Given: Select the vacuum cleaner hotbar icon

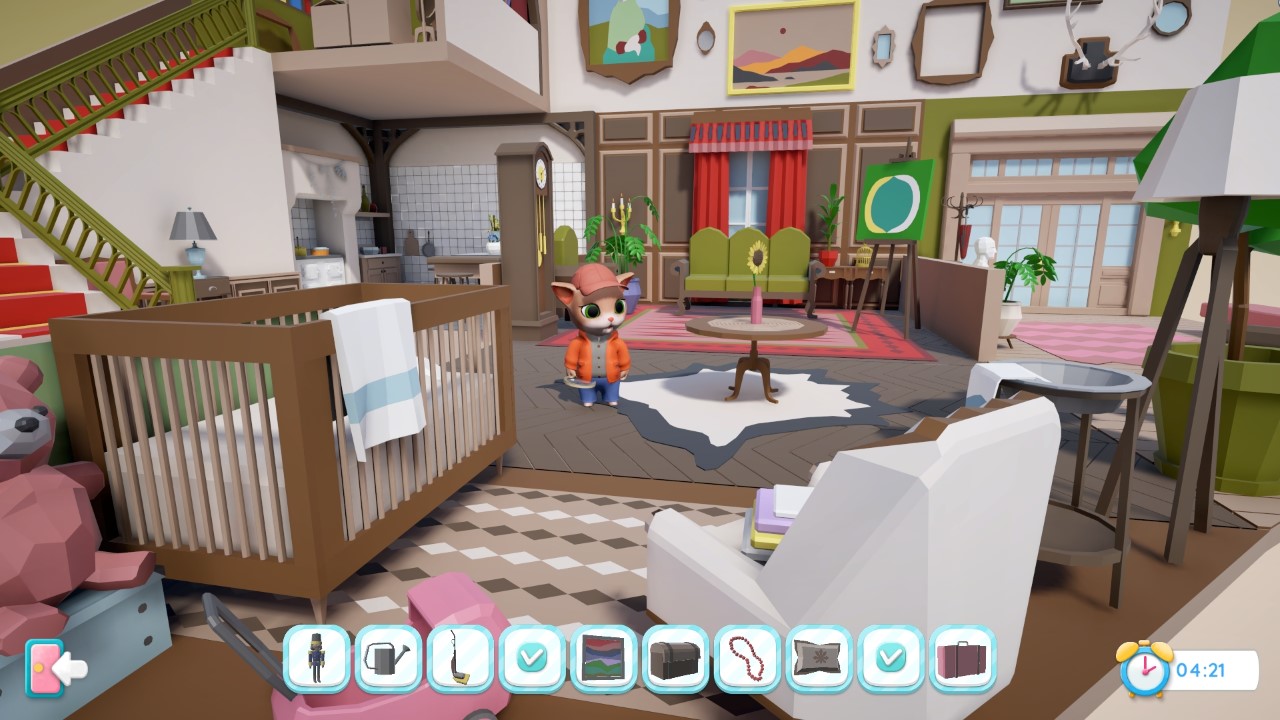Looking at the screenshot, I should pyautogui.click(x=460, y=660).
